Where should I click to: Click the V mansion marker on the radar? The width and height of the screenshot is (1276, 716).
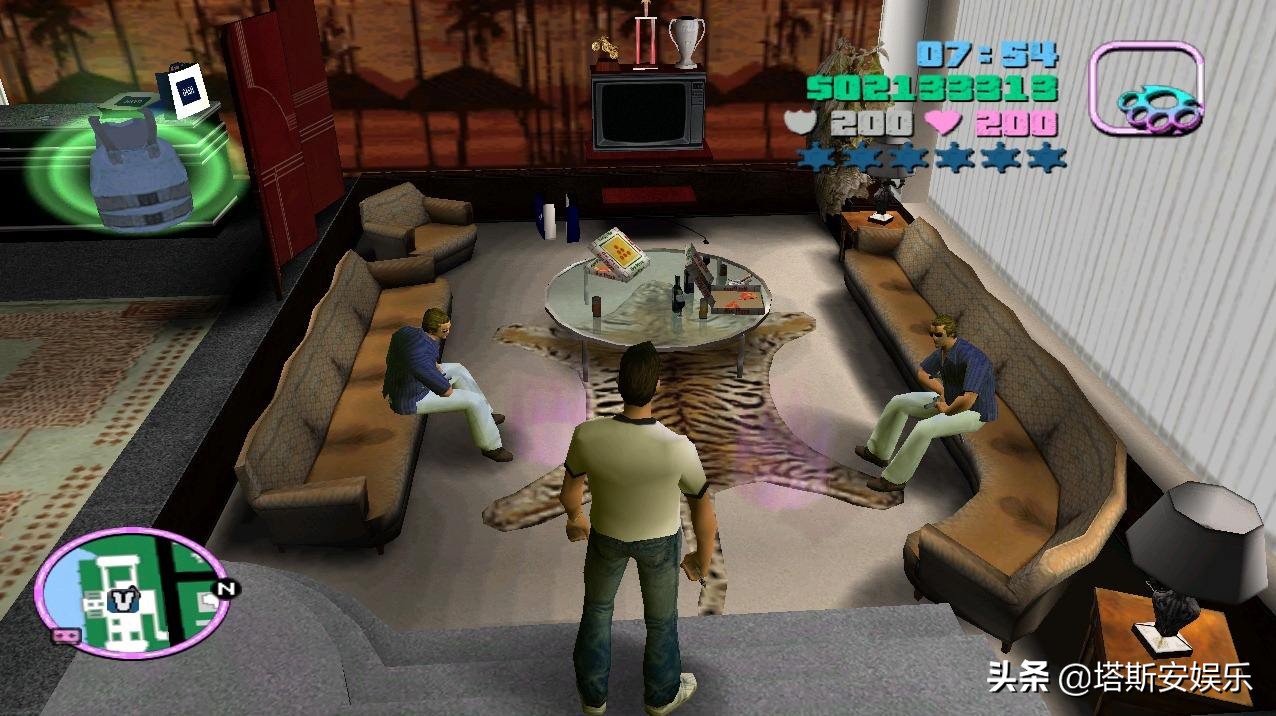pyautogui.click(x=121, y=600)
